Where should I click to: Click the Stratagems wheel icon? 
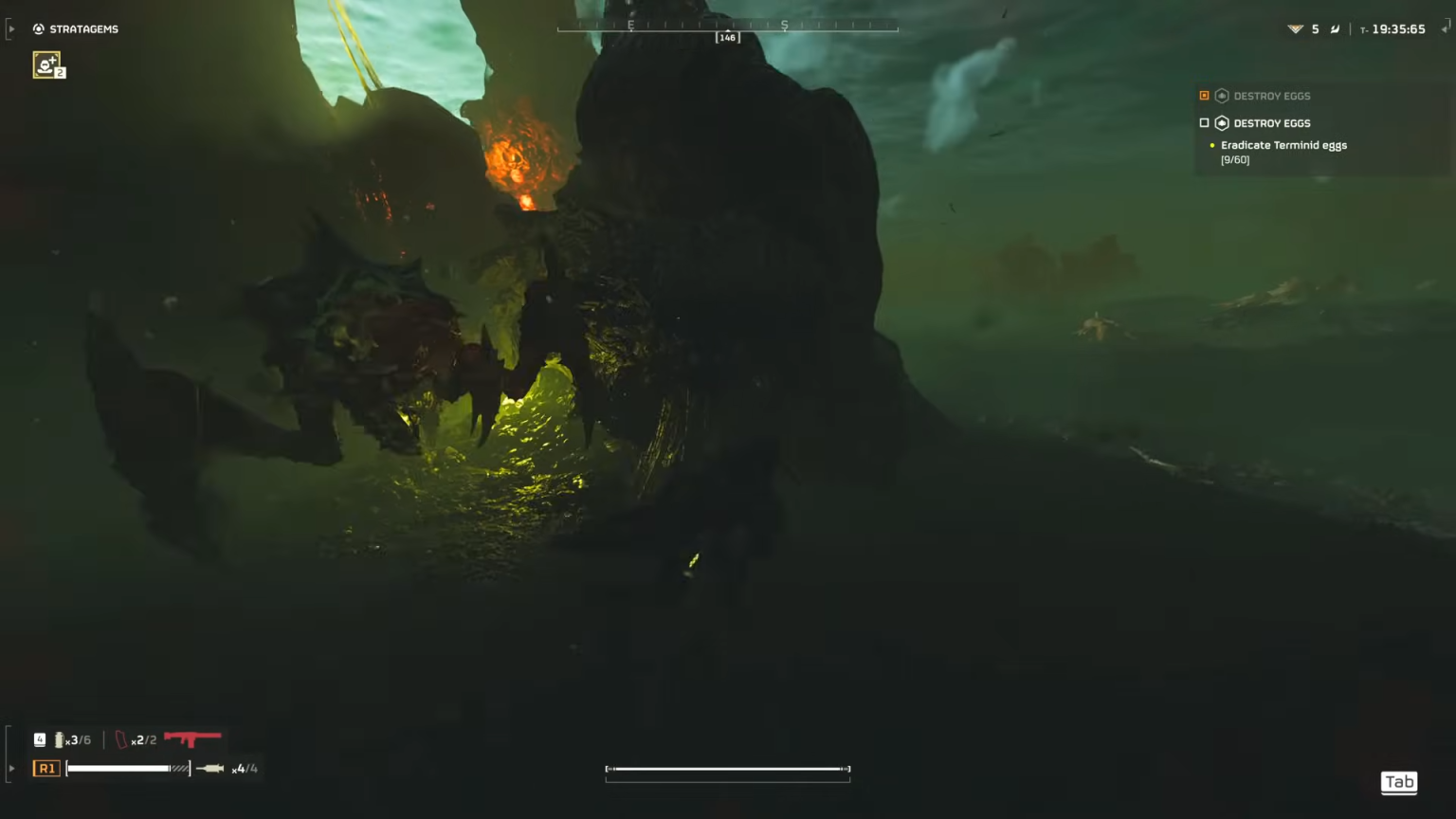coord(38,28)
